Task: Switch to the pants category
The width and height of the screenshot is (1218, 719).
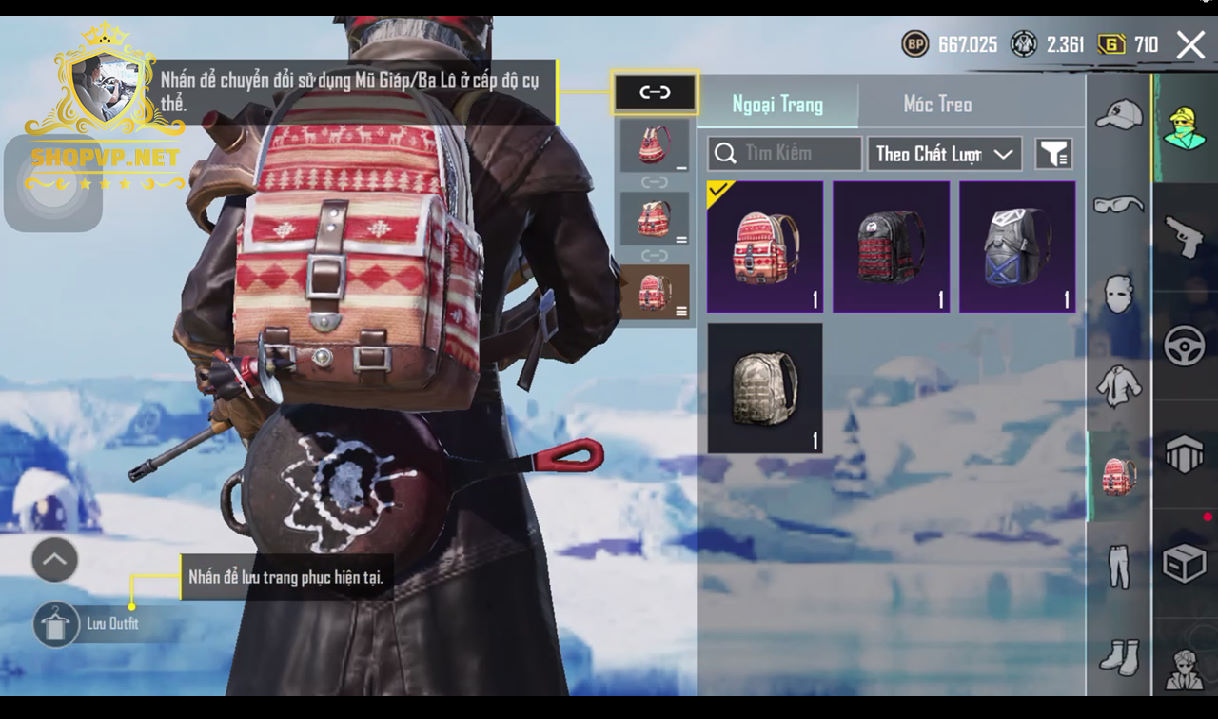Action: point(1118,567)
